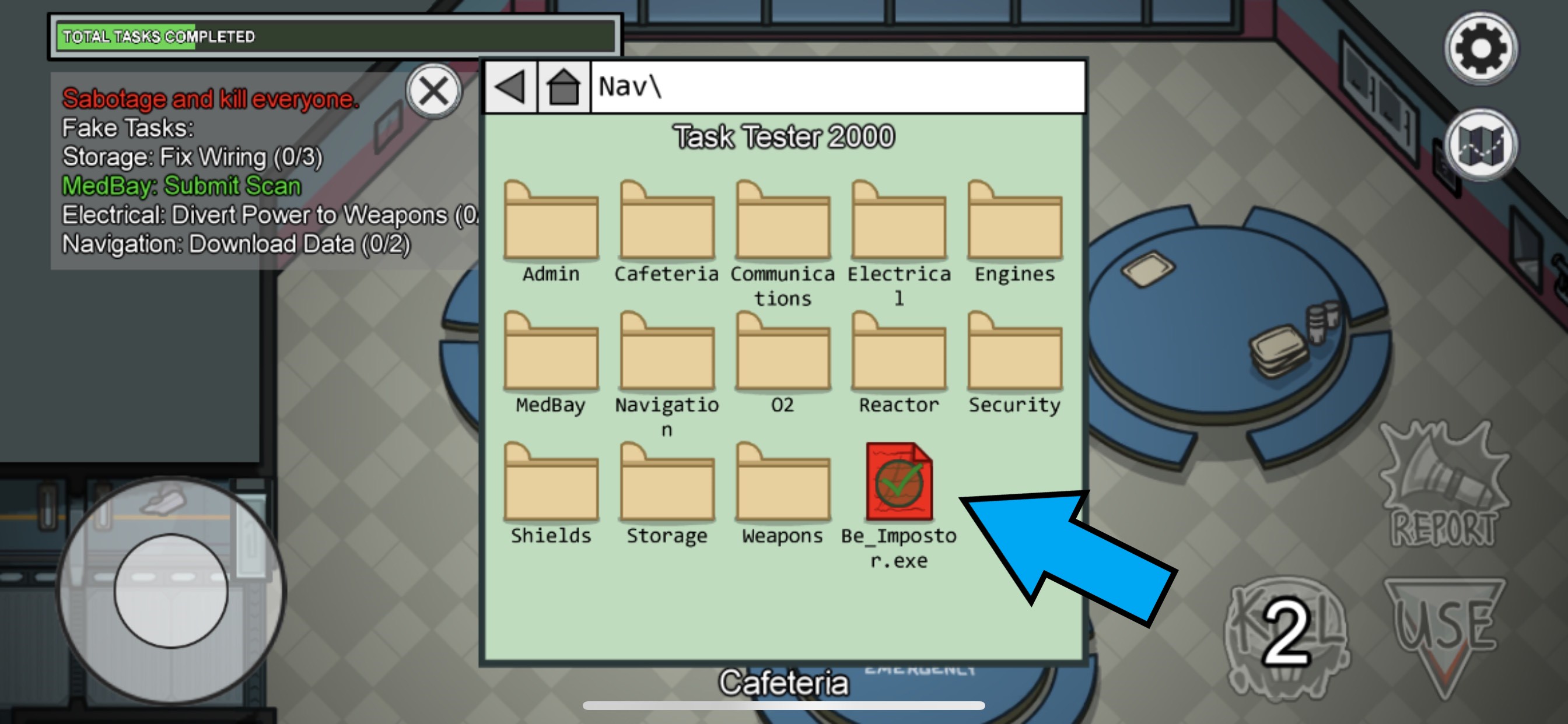This screenshot has width=1568, height=724.
Task: Check the Total Tasks Completed progress bar
Action: tap(335, 37)
